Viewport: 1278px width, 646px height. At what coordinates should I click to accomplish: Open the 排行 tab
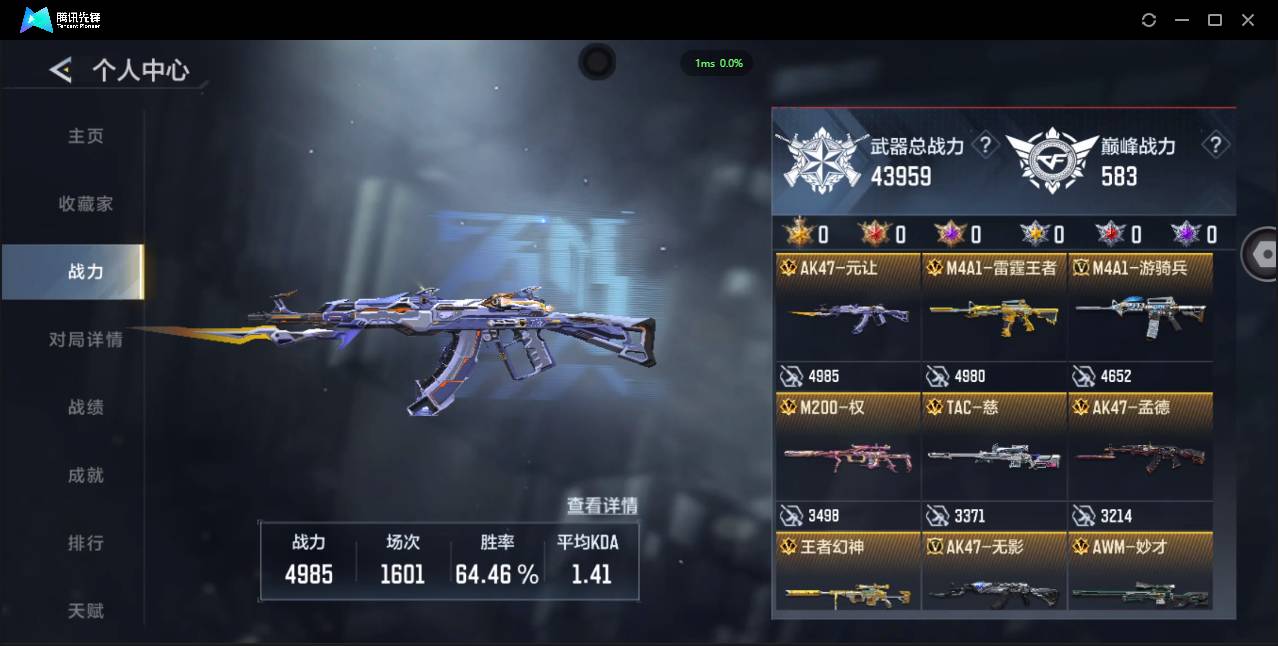coord(86,544)
